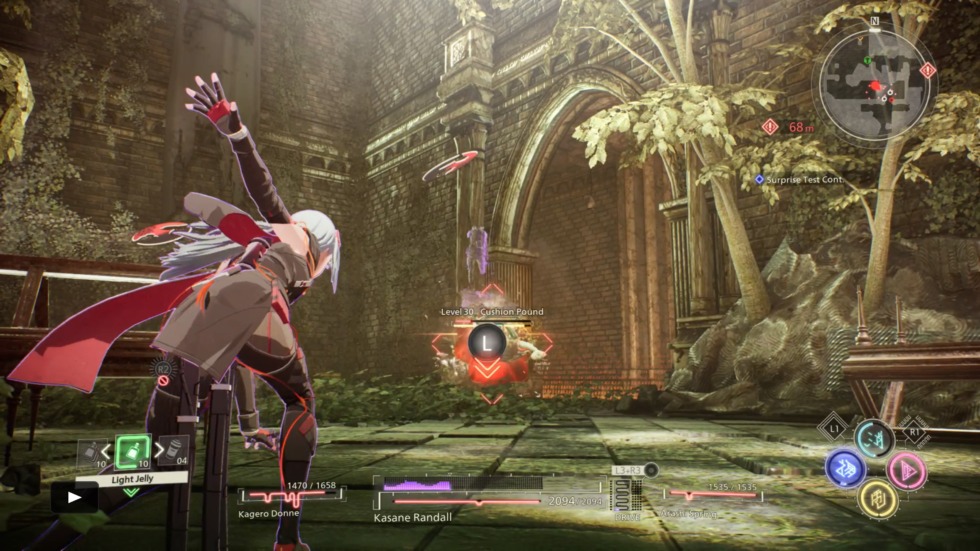The height and width of the screenshot is (551, 980).
Task: Click the green marker on the minimap
Action: (868, 61)
